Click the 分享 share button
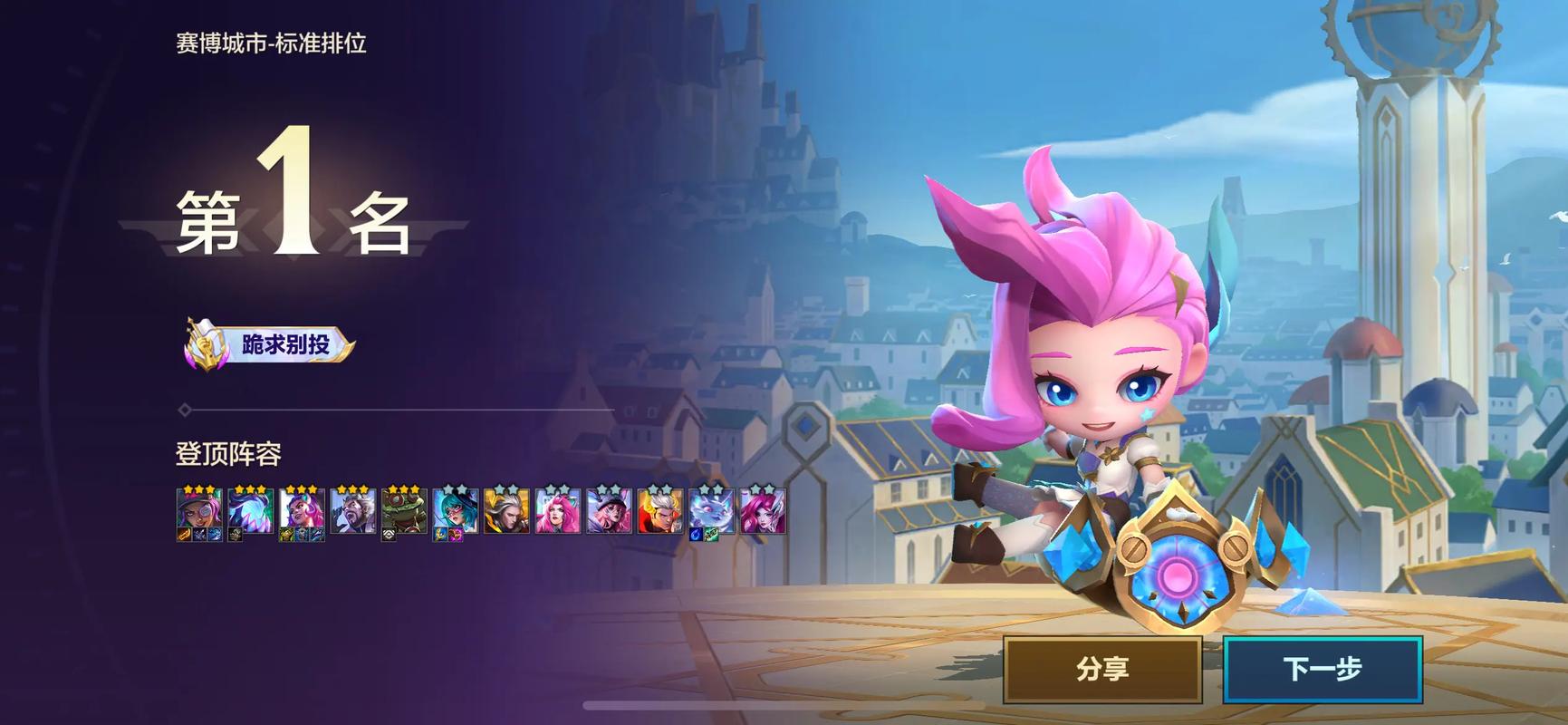Image resolution: width=1568 pixels, height=725 pixels. click(1102, 669)
